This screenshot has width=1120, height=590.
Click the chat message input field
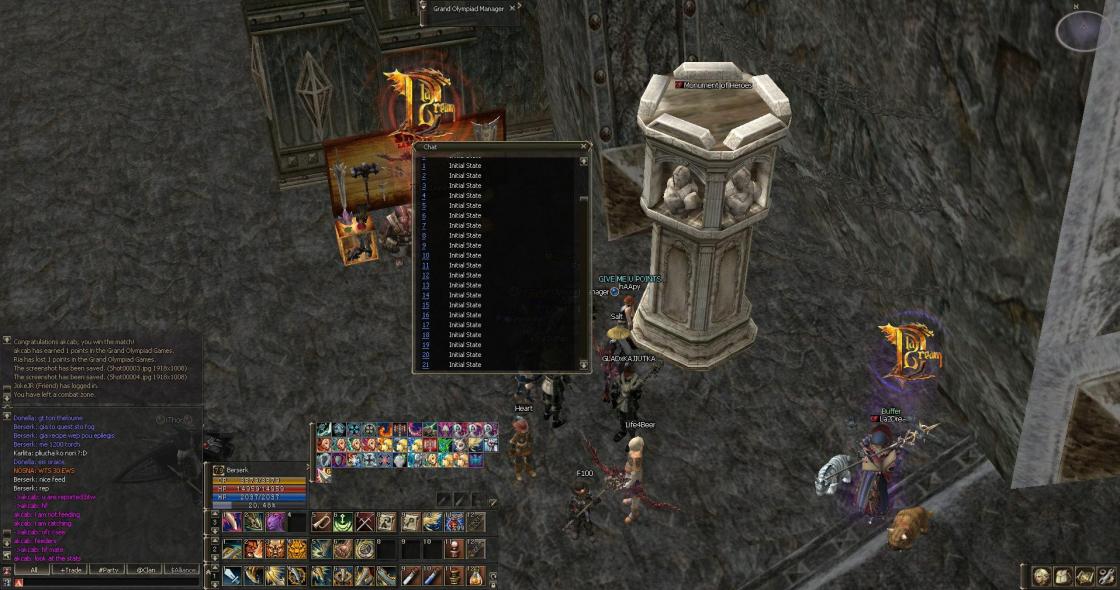(110, 582)
